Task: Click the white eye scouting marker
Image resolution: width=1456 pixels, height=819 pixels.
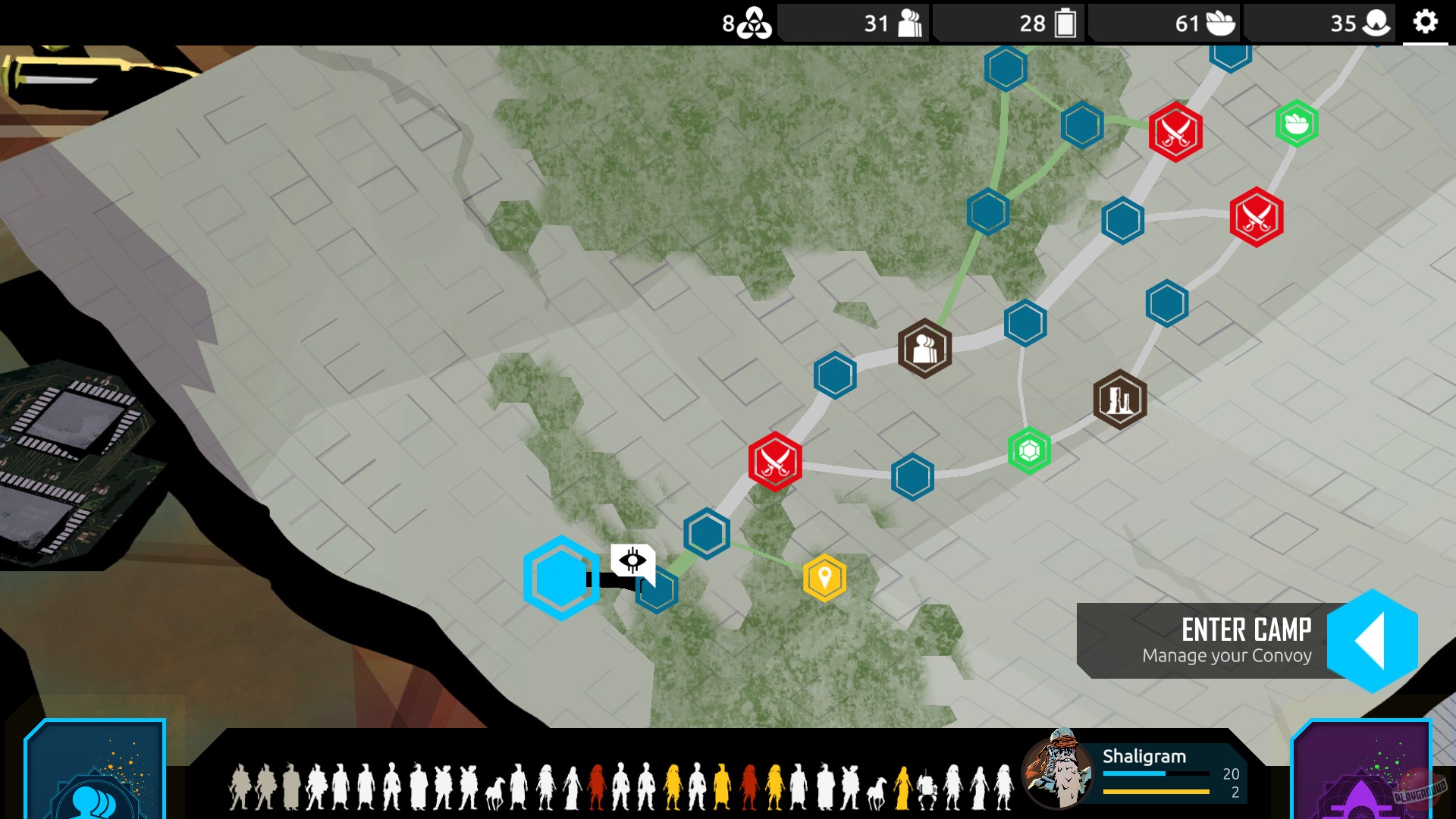Action: coord(631,560)
